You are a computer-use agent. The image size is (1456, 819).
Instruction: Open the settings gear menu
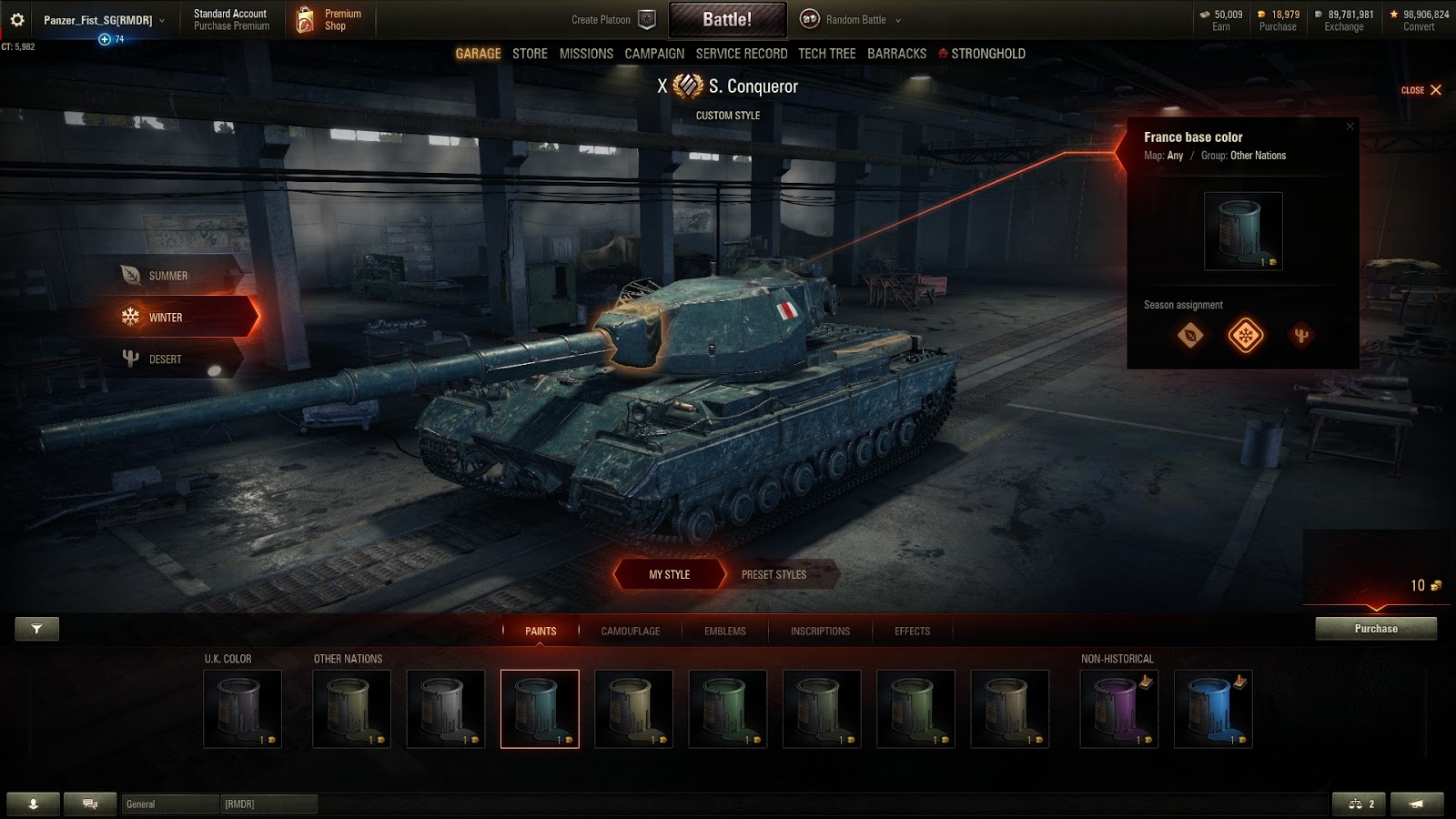[x=17, y=19]
